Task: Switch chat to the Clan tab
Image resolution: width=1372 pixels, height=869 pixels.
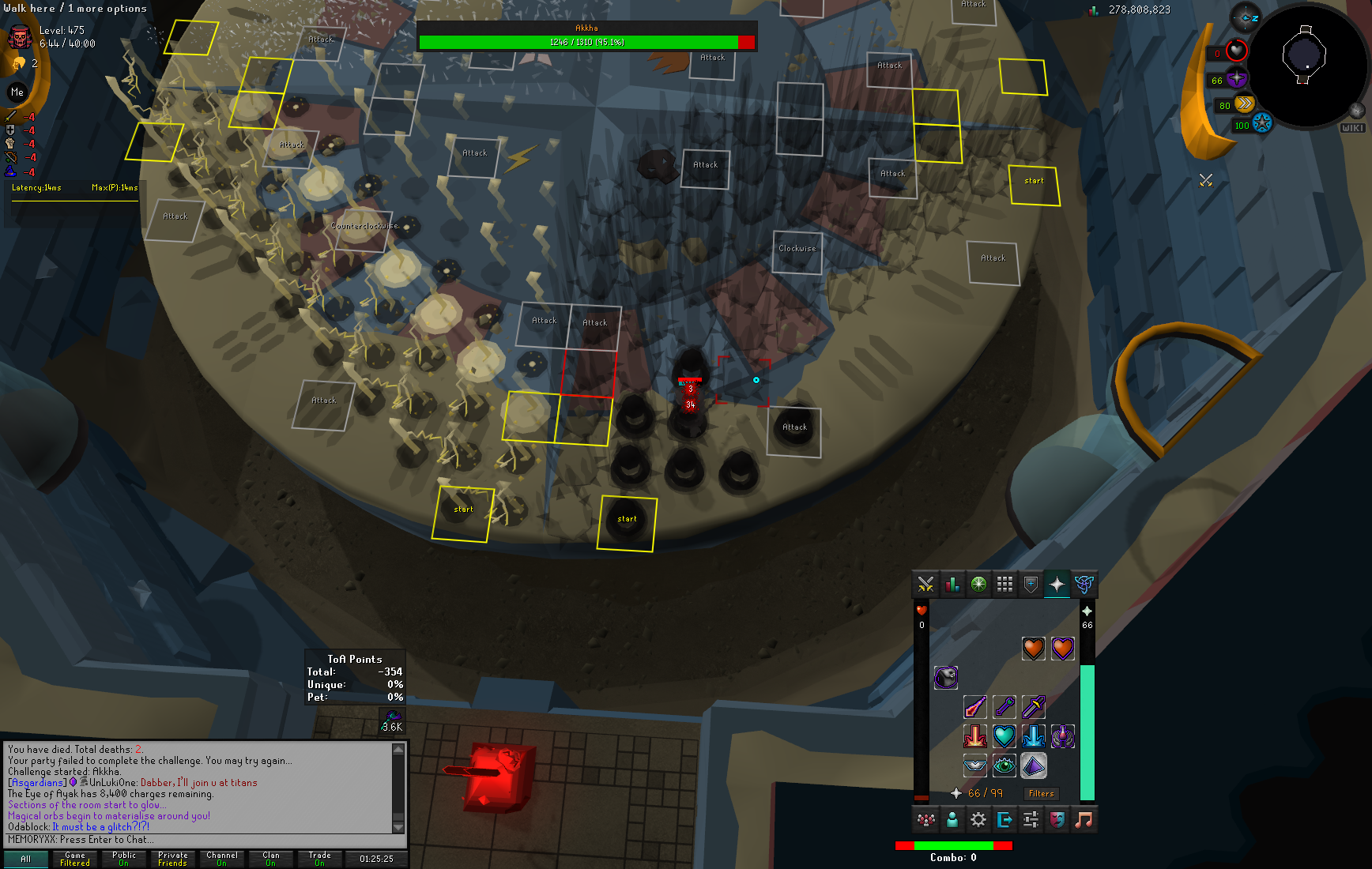Action: pyautogui.click(x=270, y=859)
